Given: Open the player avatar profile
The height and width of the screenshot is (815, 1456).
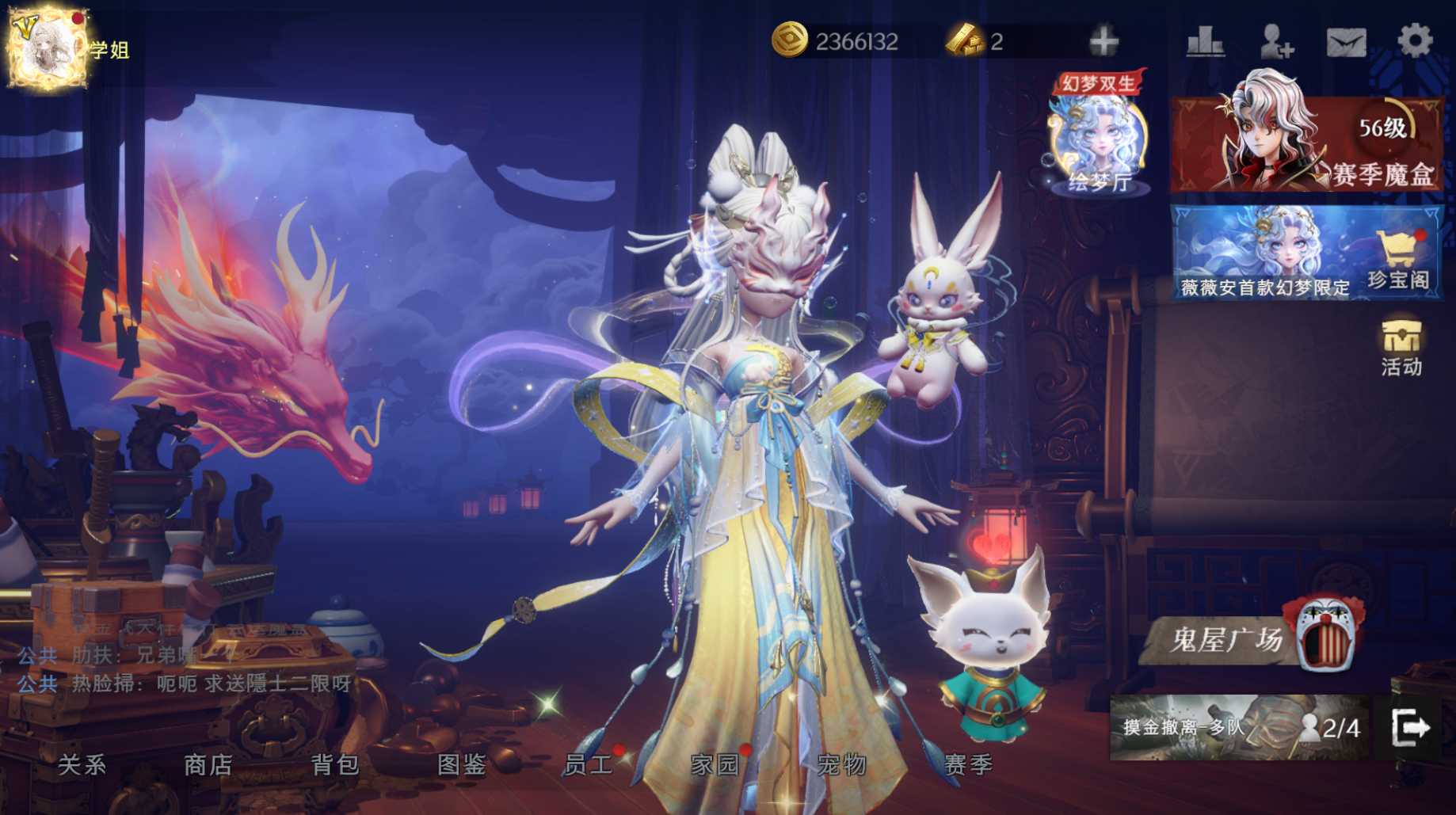Looking at the screenshot, I should point(48,48).
